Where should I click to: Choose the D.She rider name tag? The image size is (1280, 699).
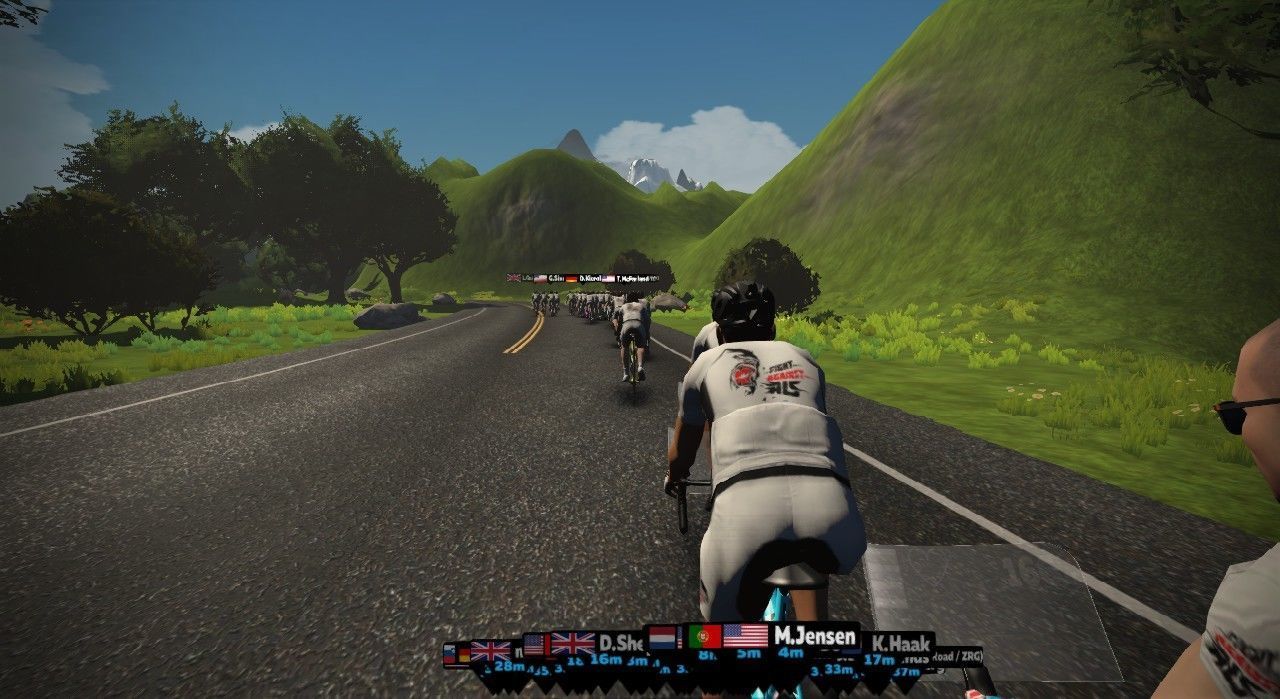621,643
